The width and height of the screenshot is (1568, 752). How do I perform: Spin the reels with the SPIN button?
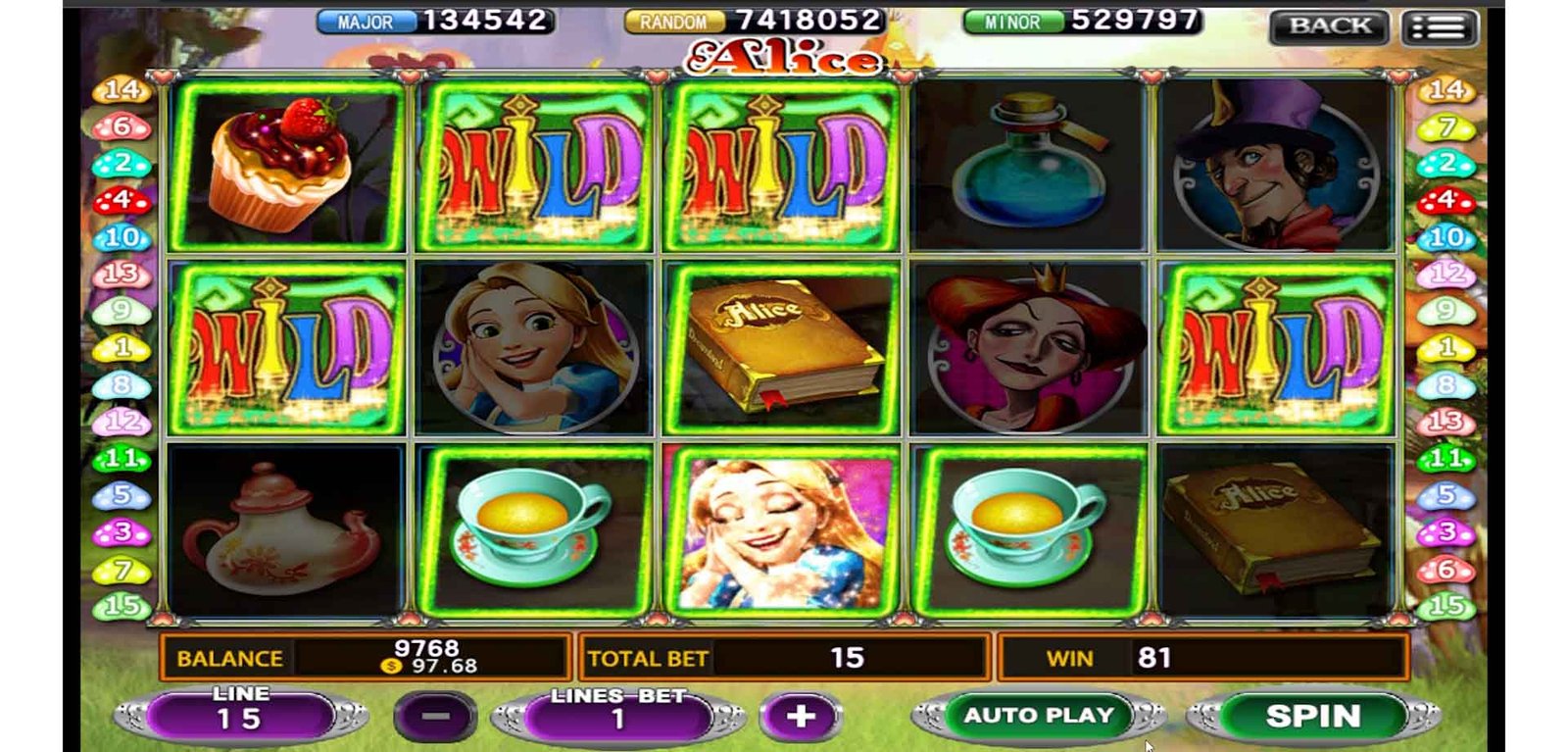[x=1312, y=716]
